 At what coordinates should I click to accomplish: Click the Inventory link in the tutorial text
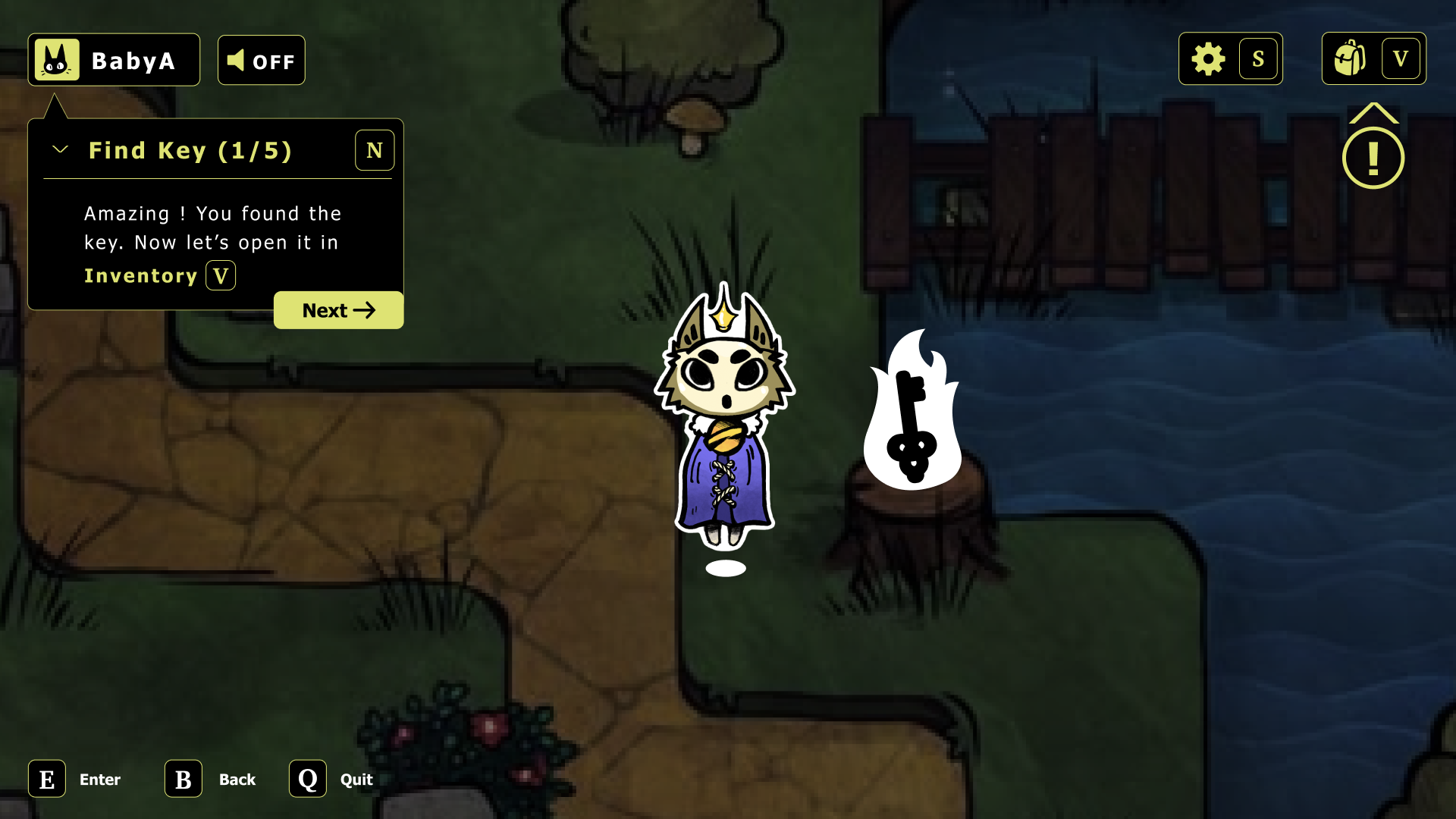140,275
